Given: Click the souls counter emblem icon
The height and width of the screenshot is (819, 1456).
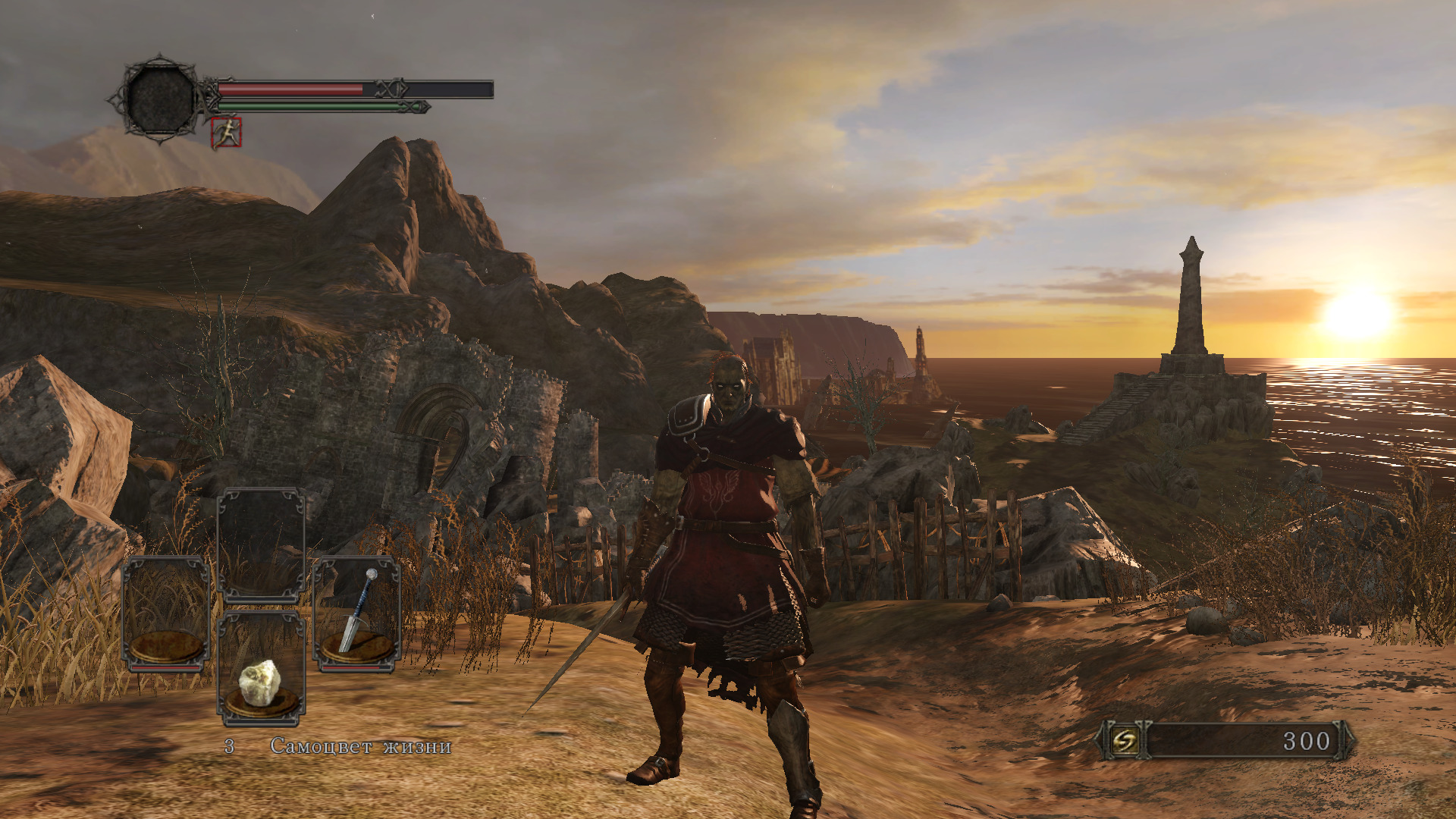Looking at the screenshot, I should tap(1125, 740).
